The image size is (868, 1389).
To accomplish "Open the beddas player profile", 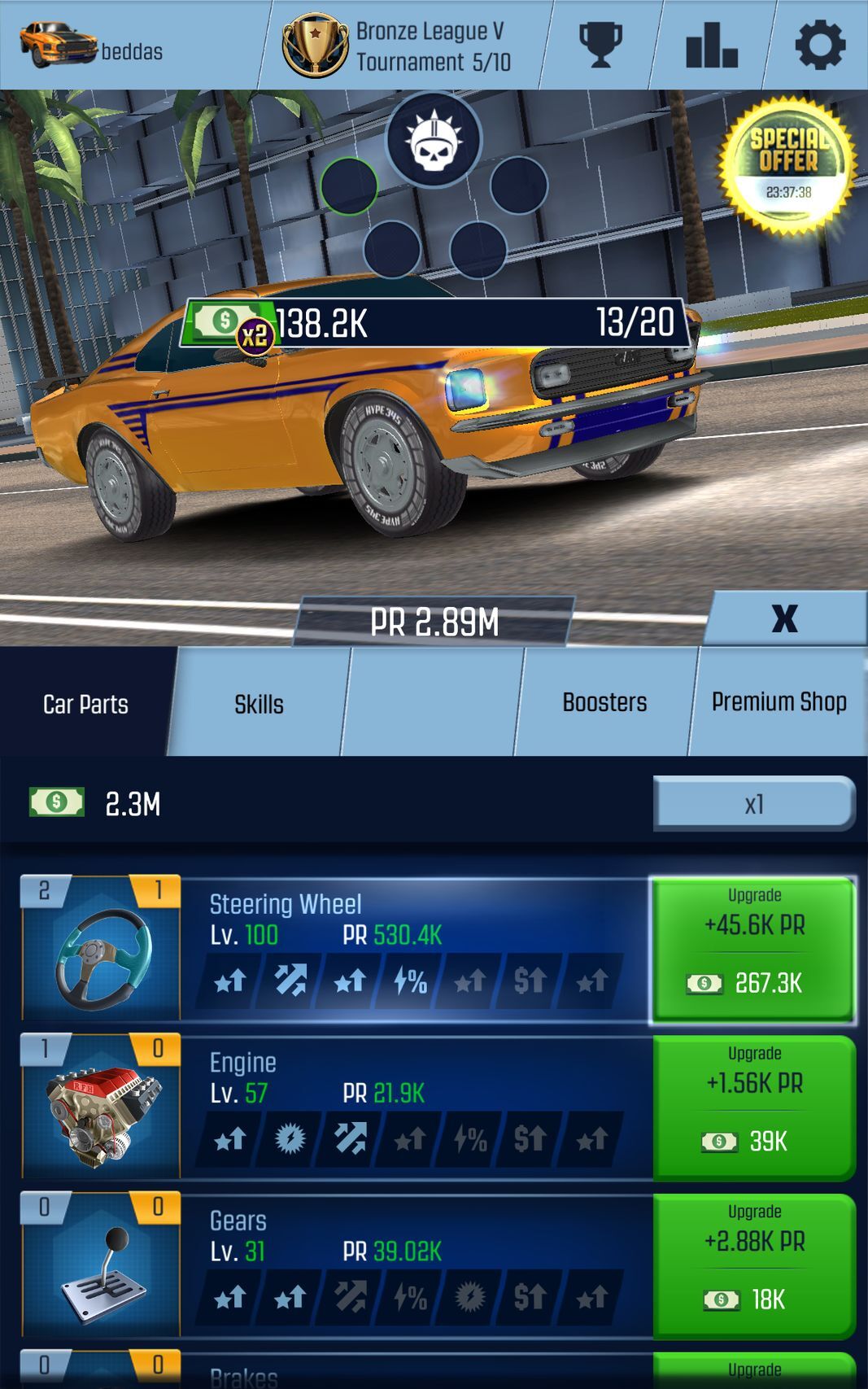I will [x=91, y=46].
